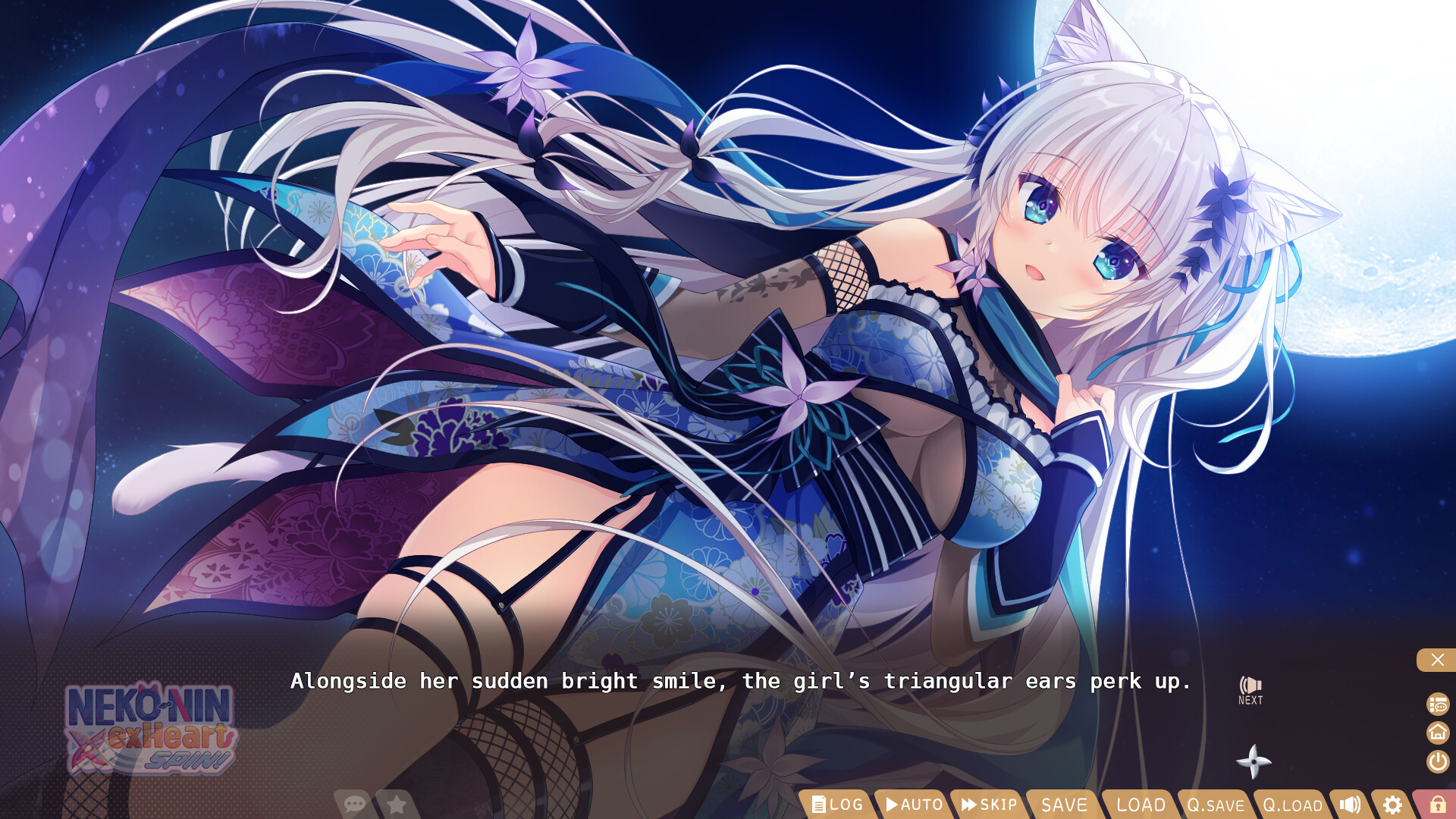Open the settings gear menu
Viewport: 1456px width, 819px height.
click(x=1392, y=805)
